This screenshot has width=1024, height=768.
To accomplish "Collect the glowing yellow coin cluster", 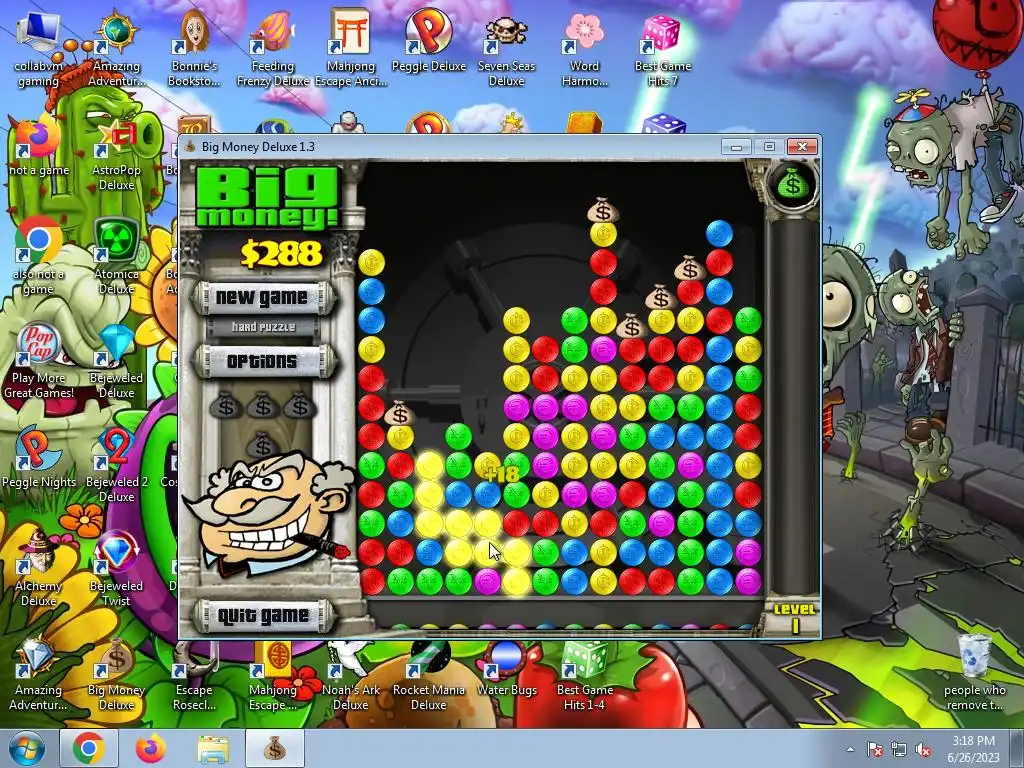I will tap(459, 523).
